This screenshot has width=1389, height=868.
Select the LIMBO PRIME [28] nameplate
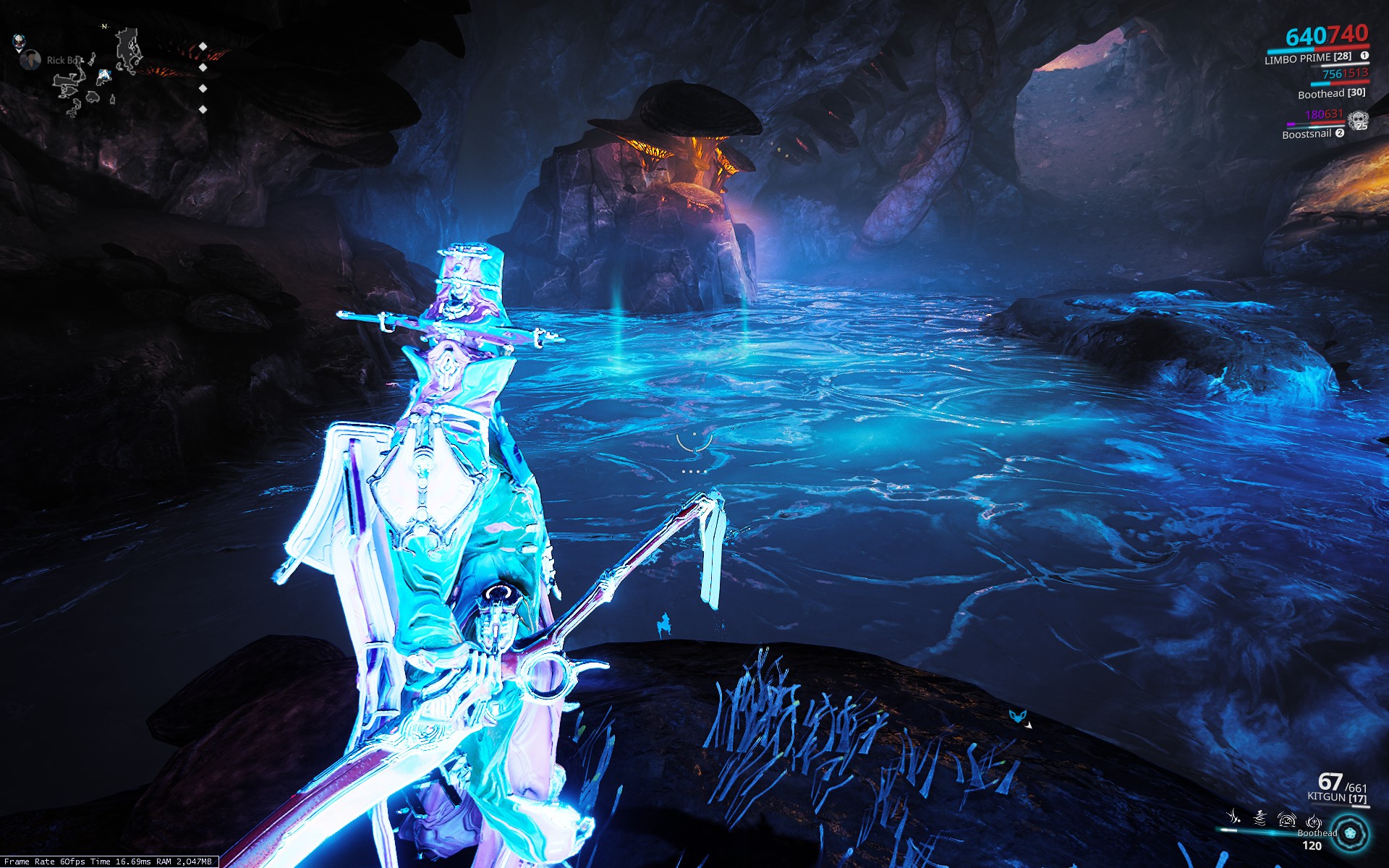pos(1307,58)
